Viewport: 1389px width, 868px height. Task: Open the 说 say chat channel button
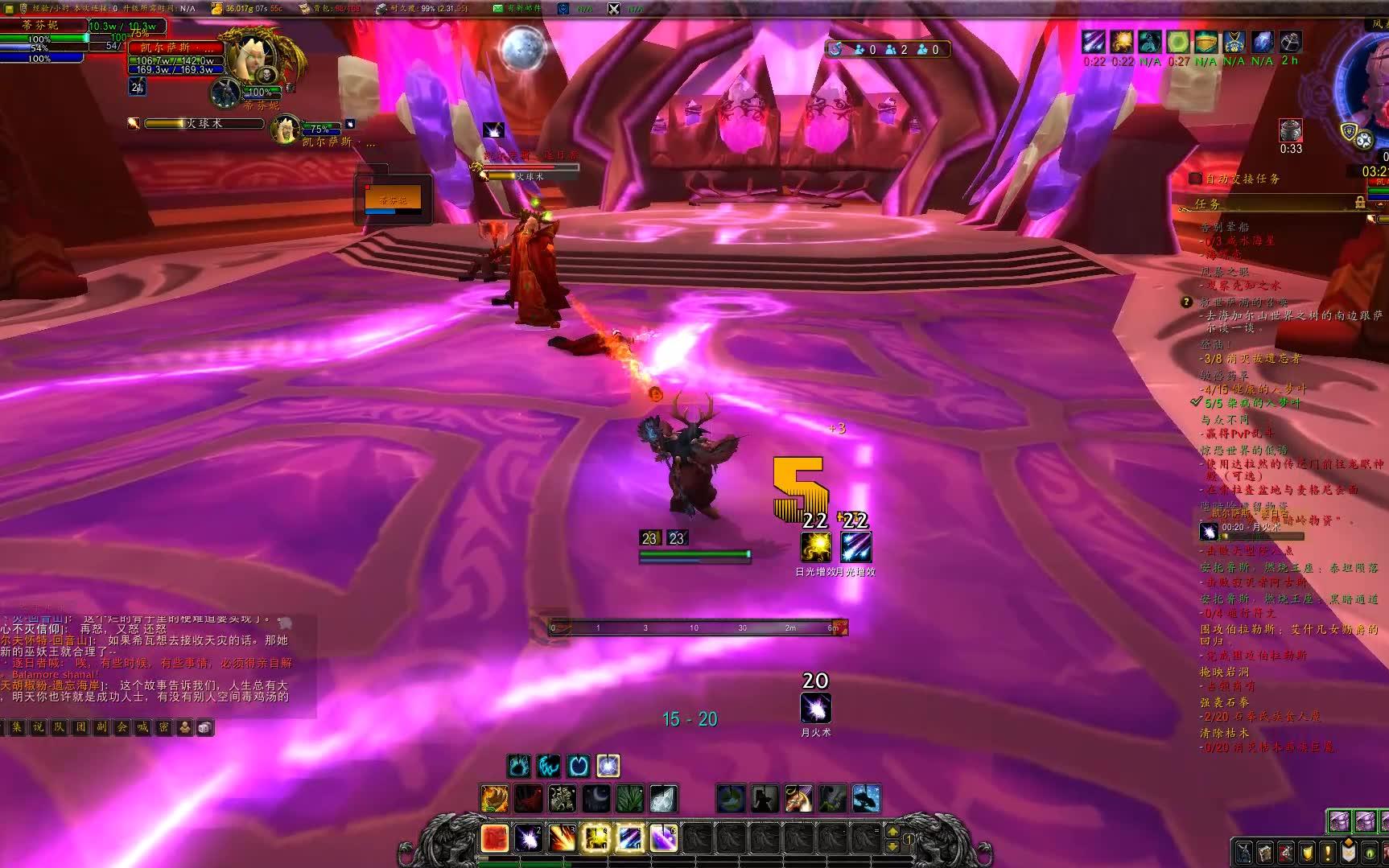point(38,727)
